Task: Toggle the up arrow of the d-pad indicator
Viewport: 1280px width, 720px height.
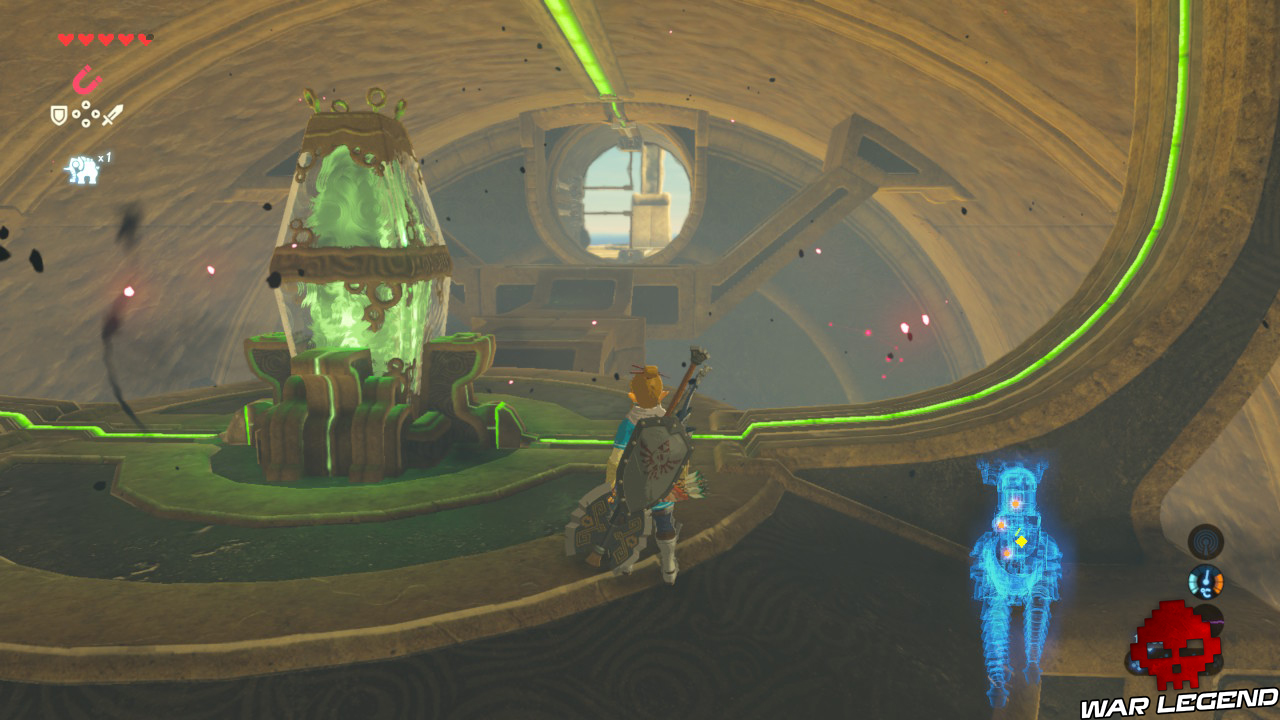Action: (86, 104)
